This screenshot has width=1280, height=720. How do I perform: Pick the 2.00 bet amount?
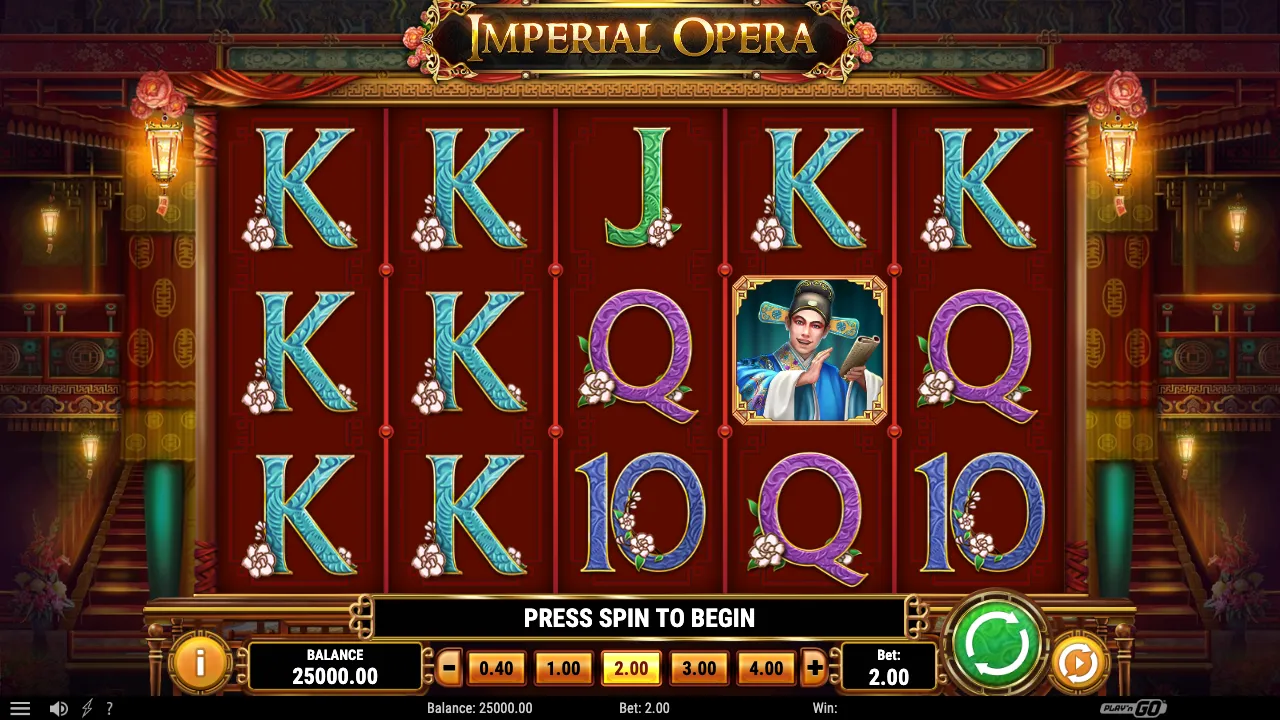(631, 668)
